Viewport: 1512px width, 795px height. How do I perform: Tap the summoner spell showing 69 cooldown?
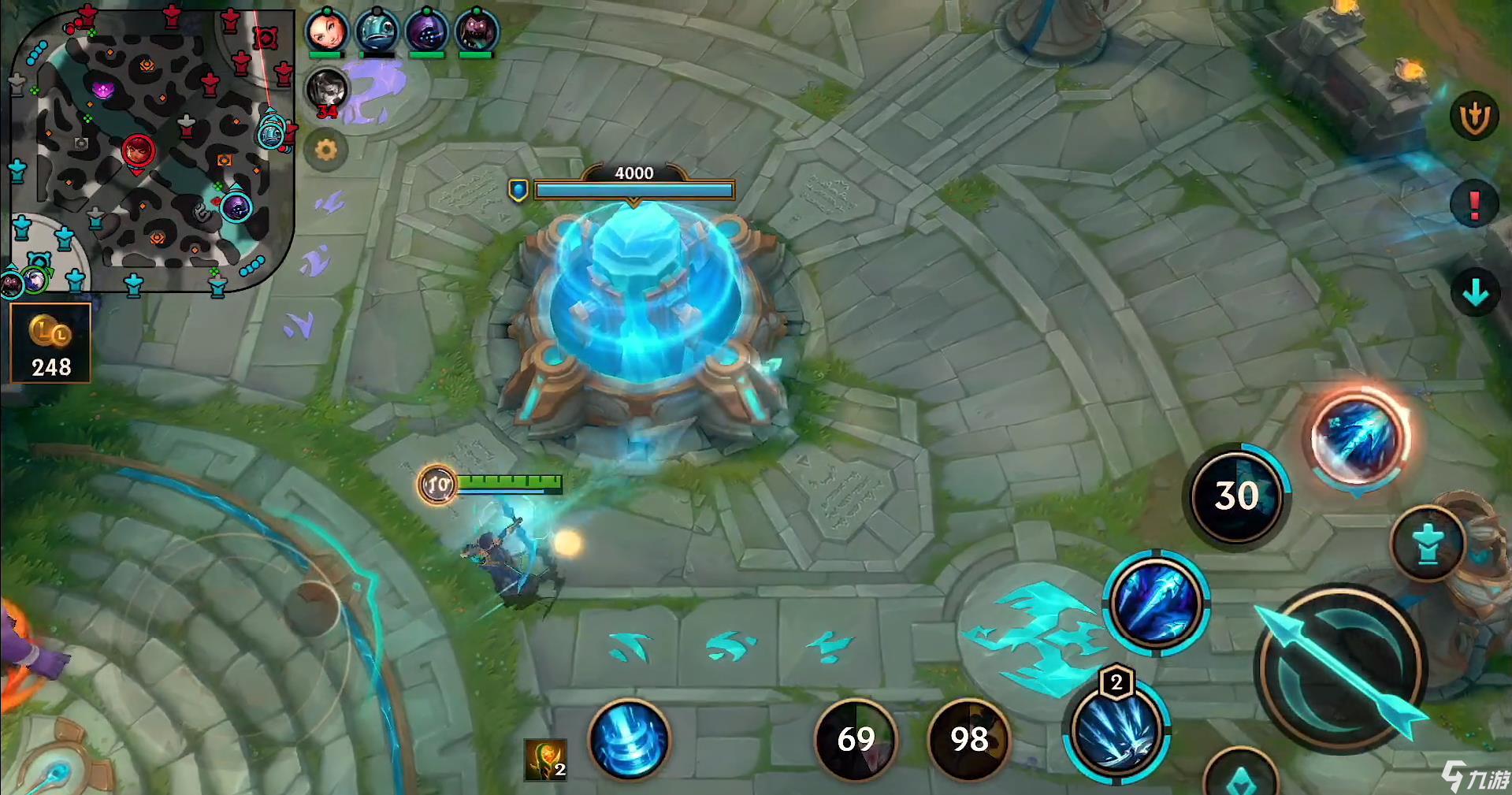(856, 739)
